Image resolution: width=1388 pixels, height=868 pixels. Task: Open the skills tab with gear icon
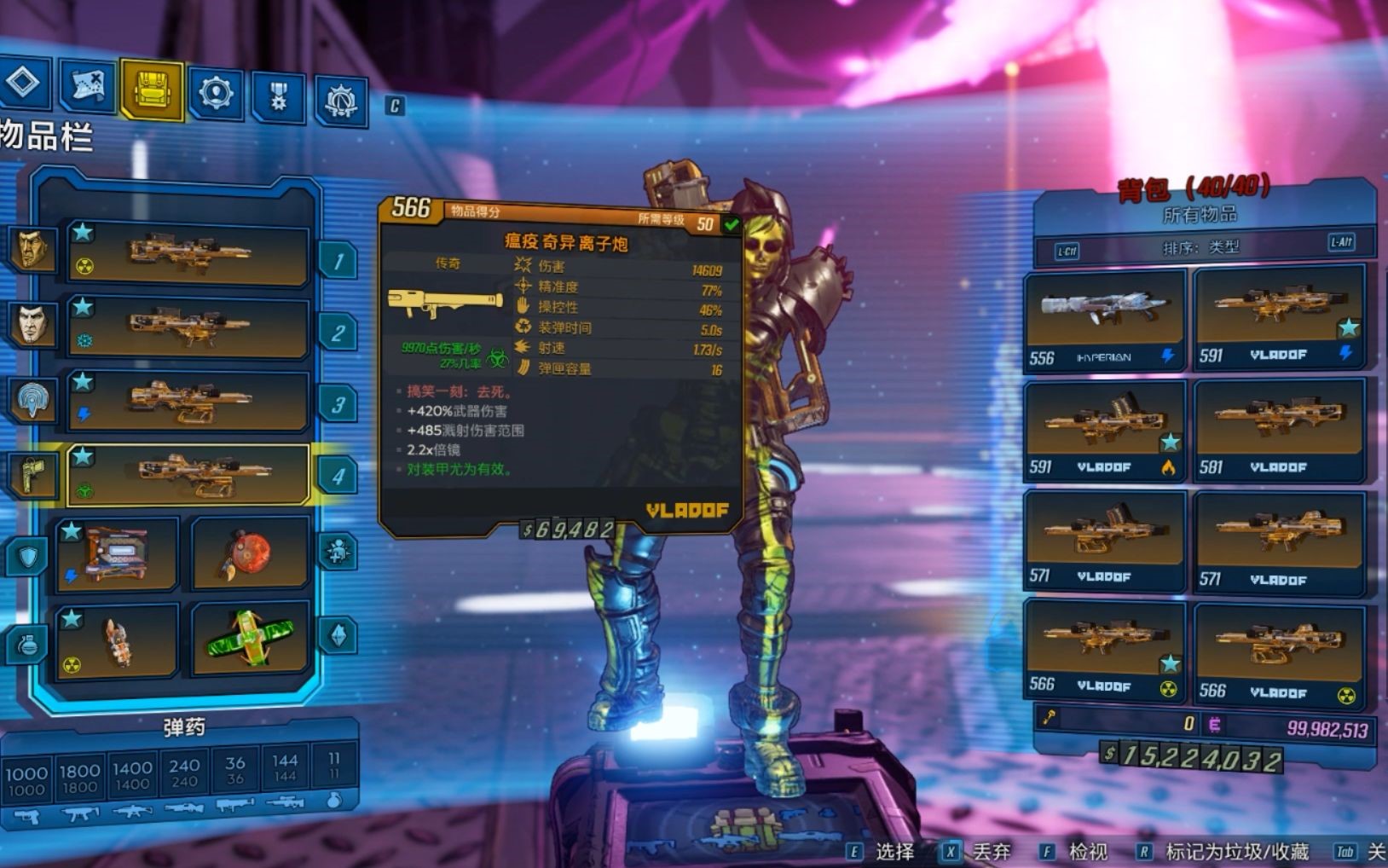pos(216,91)
